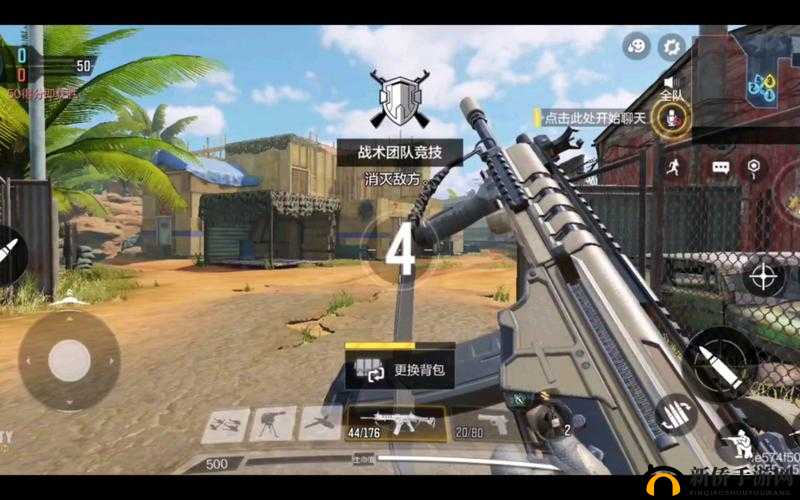Viewport: 800px width, 500px height.
Task: Tap the sprint running man icon
Action: [670, 166]
